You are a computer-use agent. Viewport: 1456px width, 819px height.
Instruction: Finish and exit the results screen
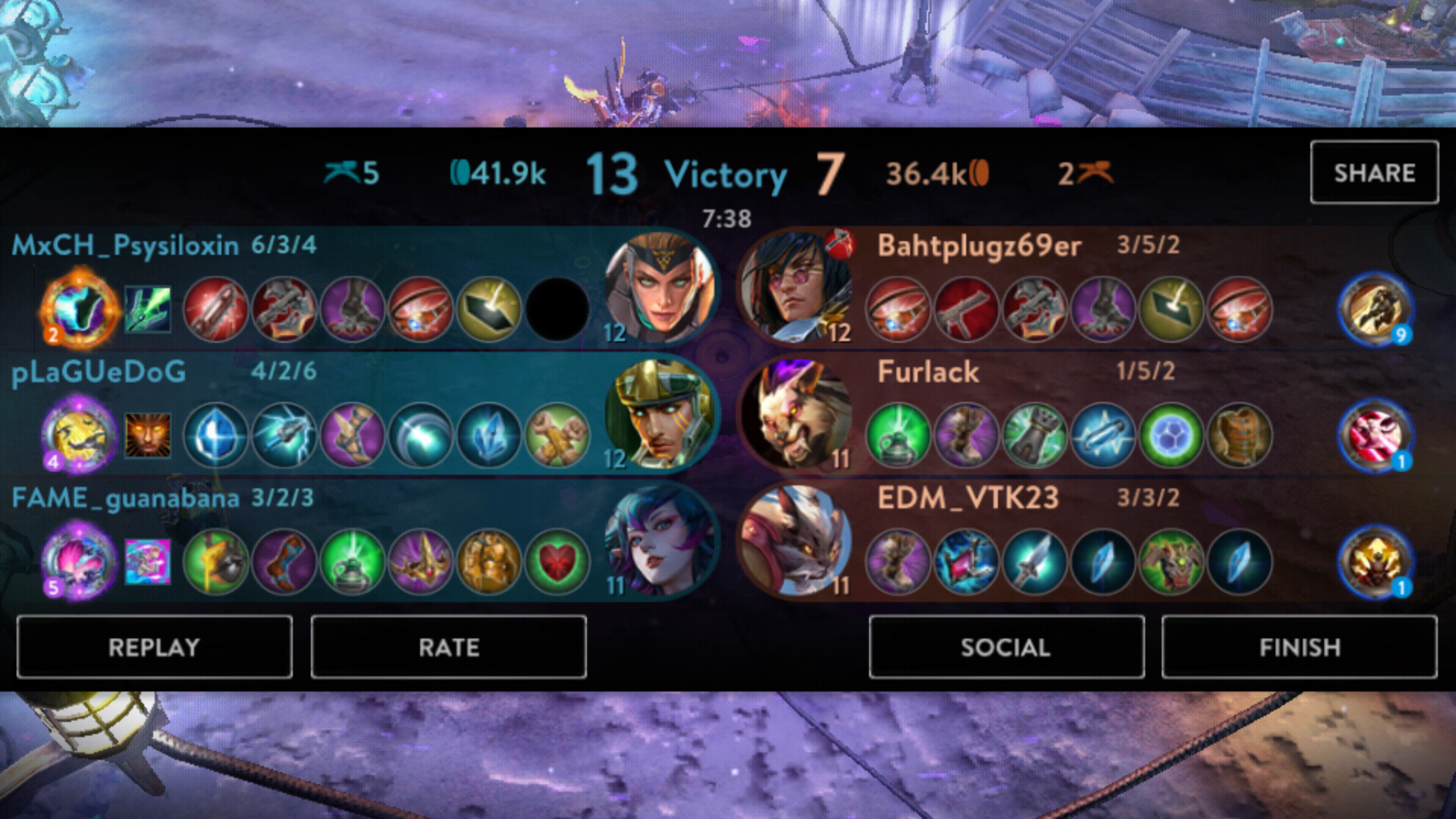[1299, 647]
